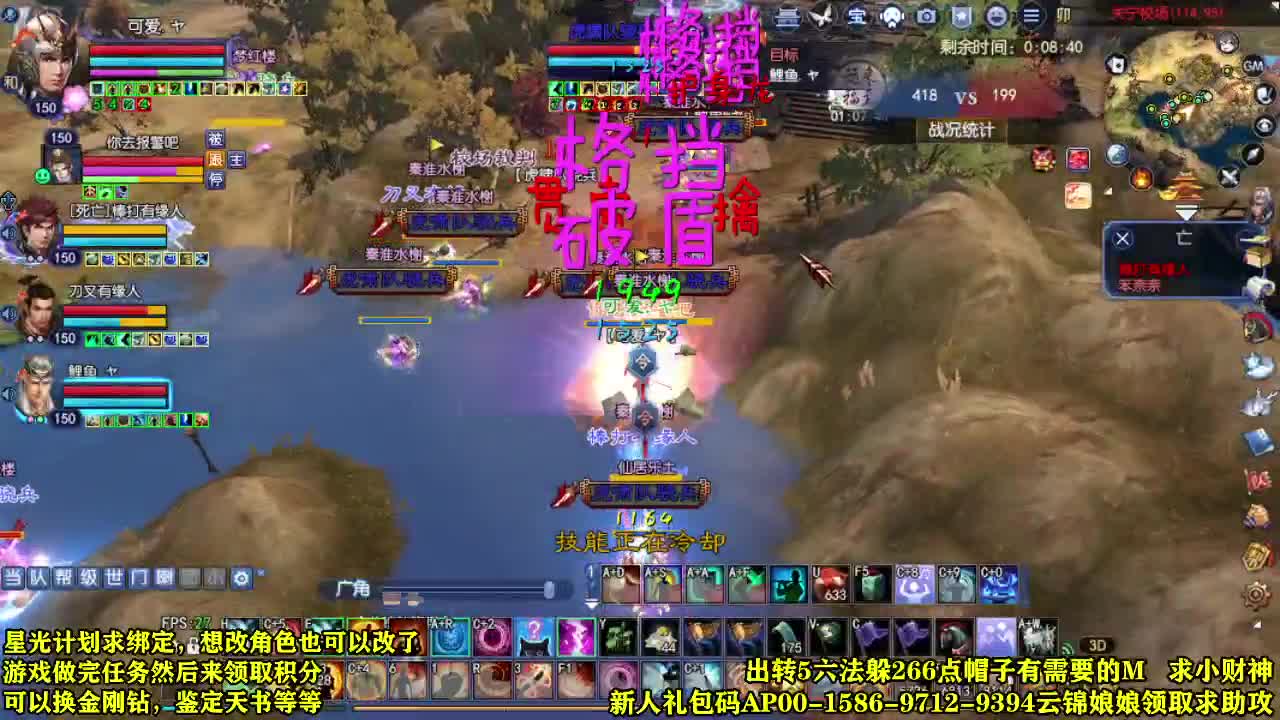The height and width of the screenshot is (720, 1280).
Task: Click the small arrow below the A+D buff slot
Action: coord(592,605)
